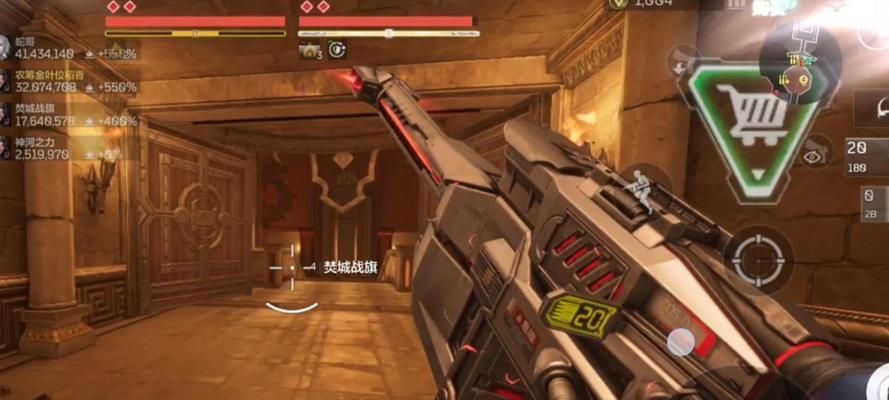
Task: Tap the small round fire button on the gun
Action: [682, 341]
